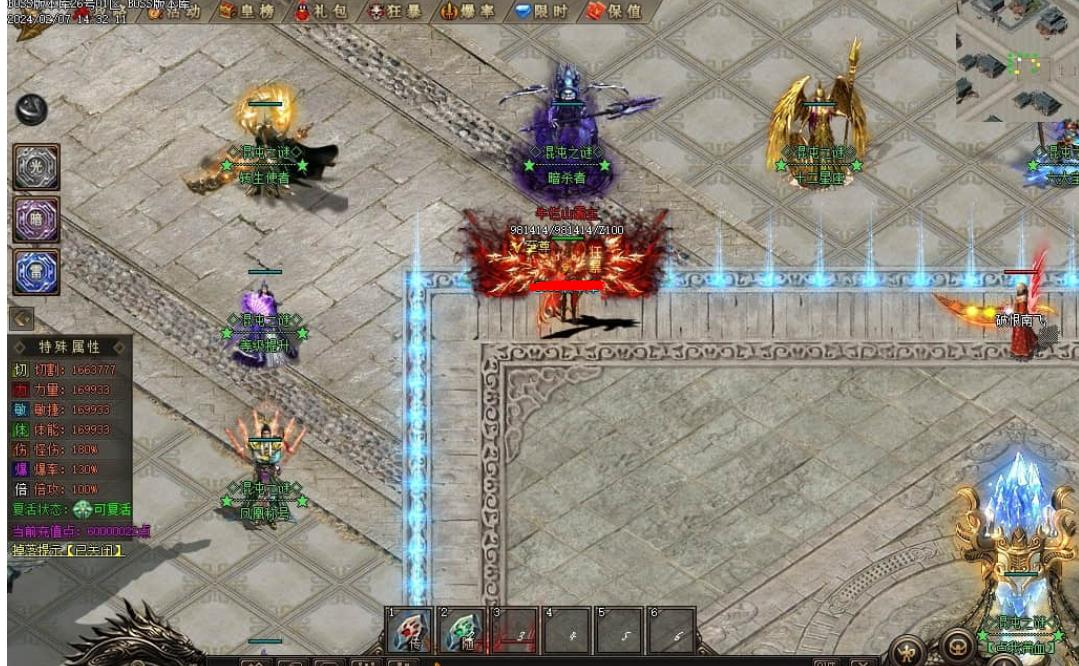The width and height of the screenshot is (1079, 666).
Task: Open the 保值 menu entry
Action: point(613,11)
